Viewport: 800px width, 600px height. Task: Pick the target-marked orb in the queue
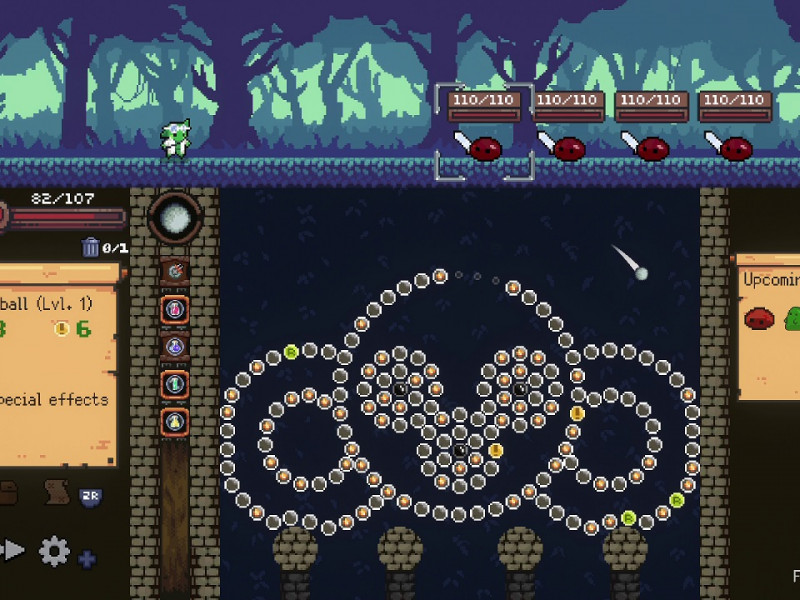[x=175, y=271]
